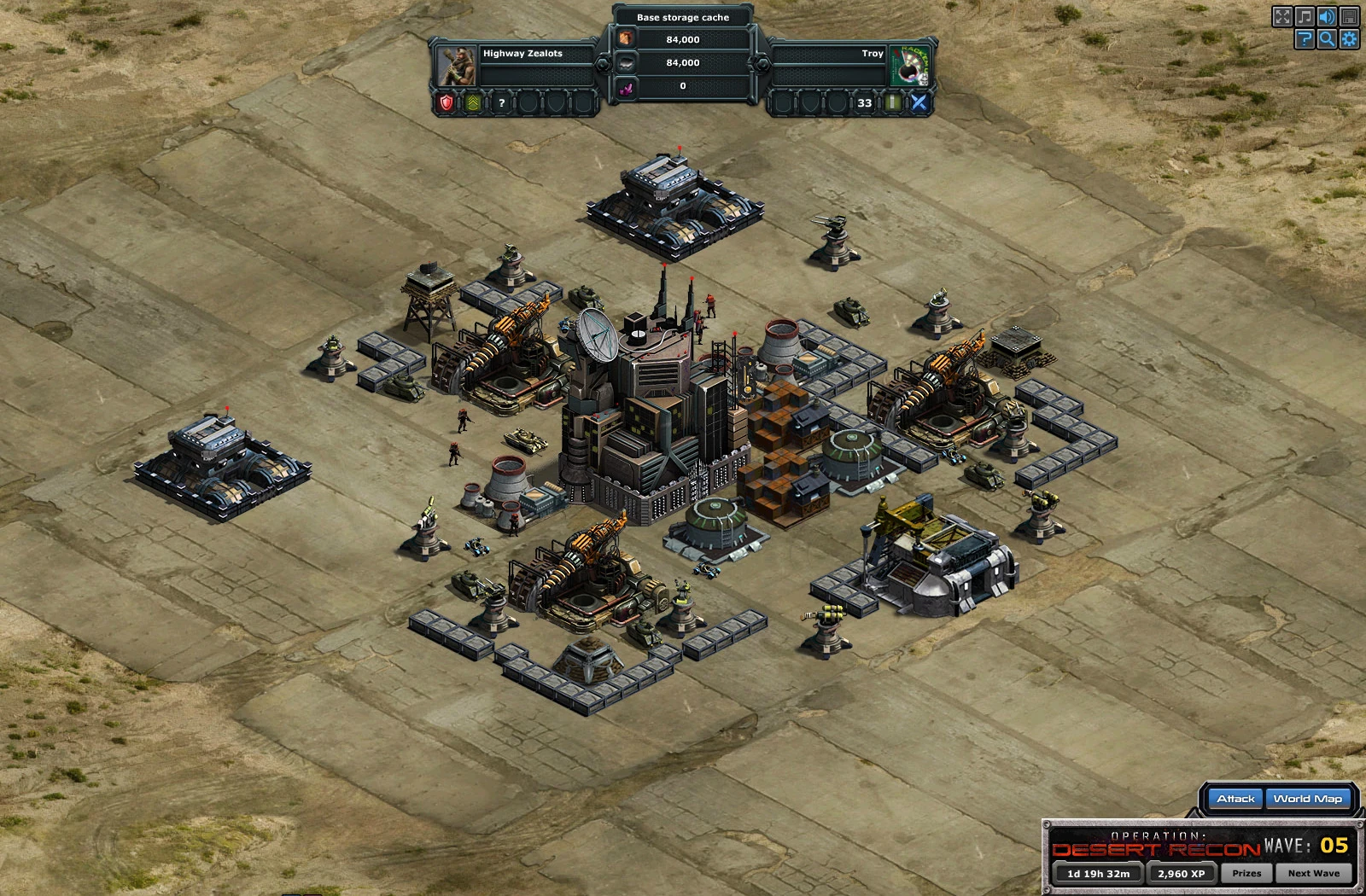Click the floppy disk save icon

pyautogui.click(x=1349, y=16)
